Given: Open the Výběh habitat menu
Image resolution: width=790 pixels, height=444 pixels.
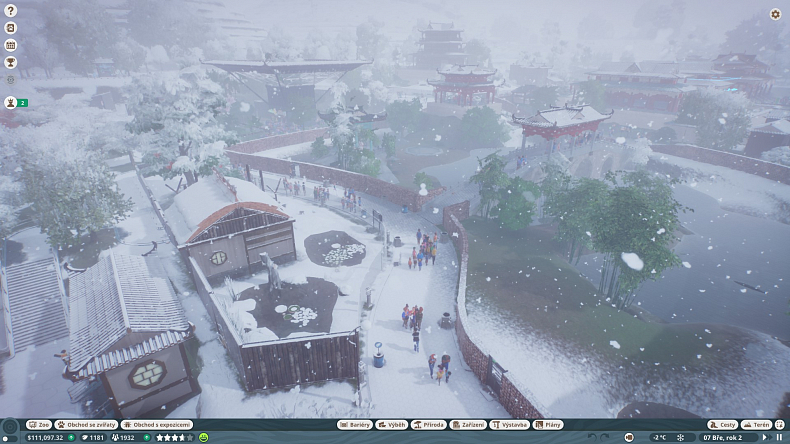Looking at the screenshot, I should point(393,425).
